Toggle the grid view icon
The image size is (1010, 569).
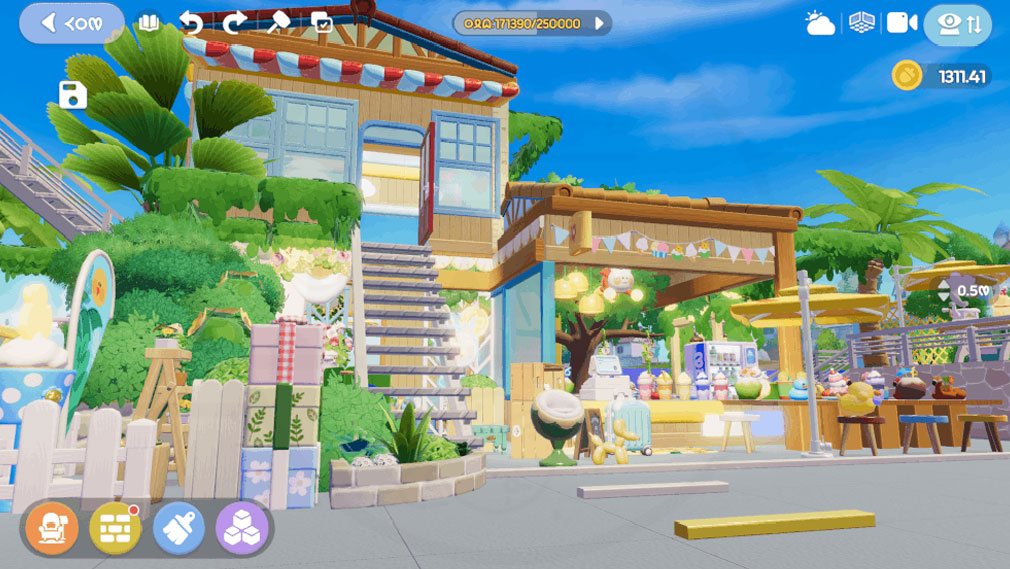(861, 23)
